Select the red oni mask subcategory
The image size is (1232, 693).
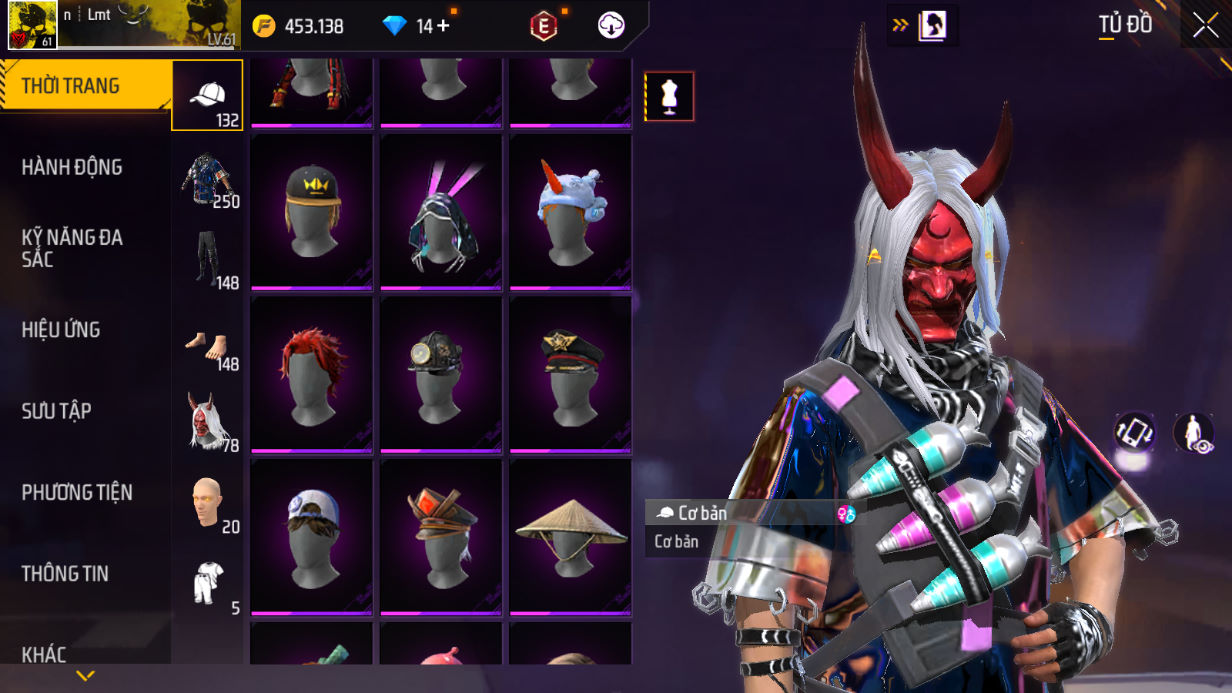[207, 421]
